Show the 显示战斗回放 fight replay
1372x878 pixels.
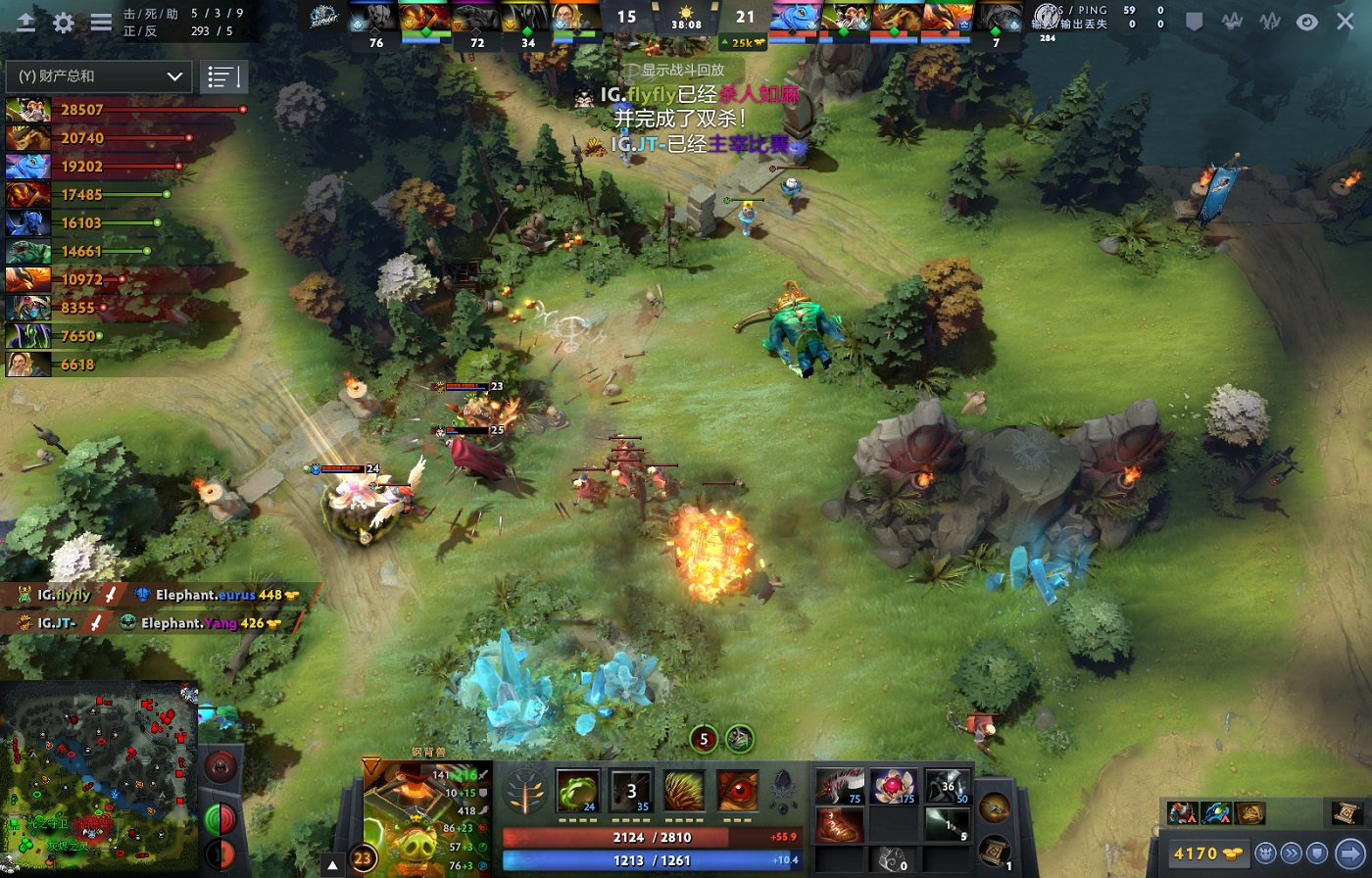[683, 71]
